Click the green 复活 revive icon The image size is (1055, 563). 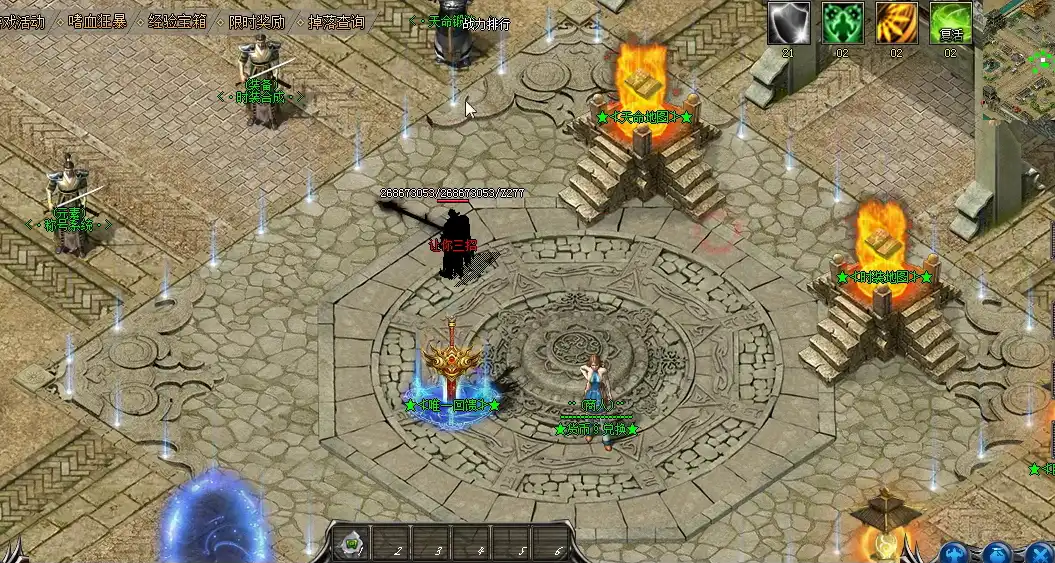(x=950, y=23)
